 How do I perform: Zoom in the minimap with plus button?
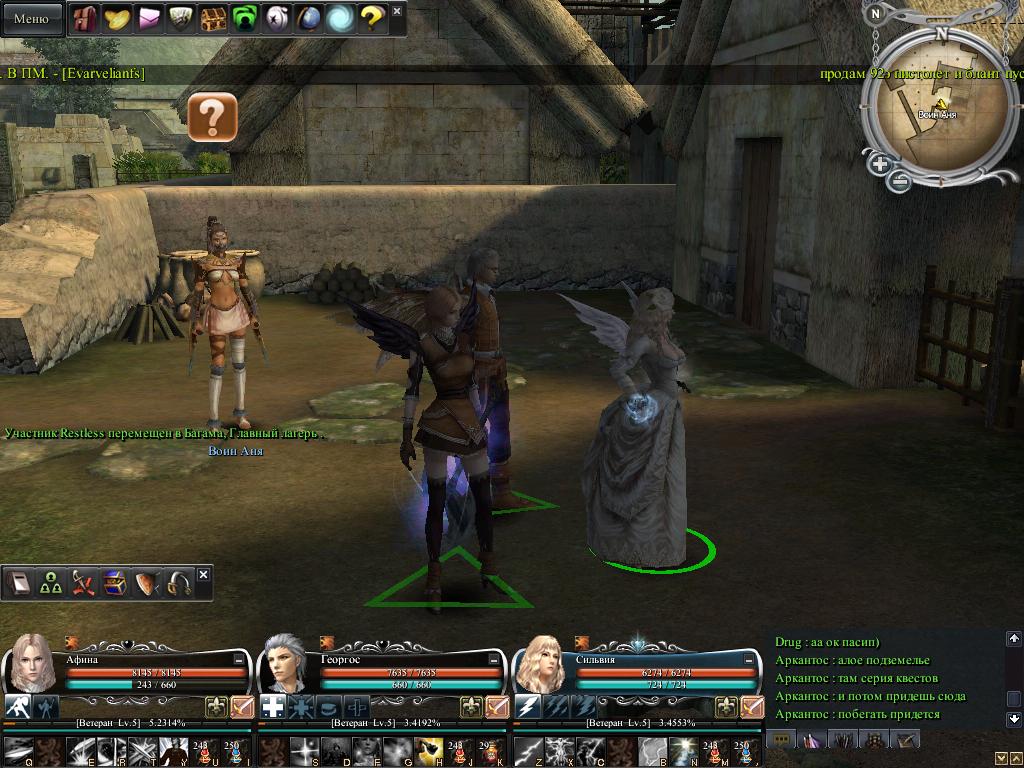[880, 164]
